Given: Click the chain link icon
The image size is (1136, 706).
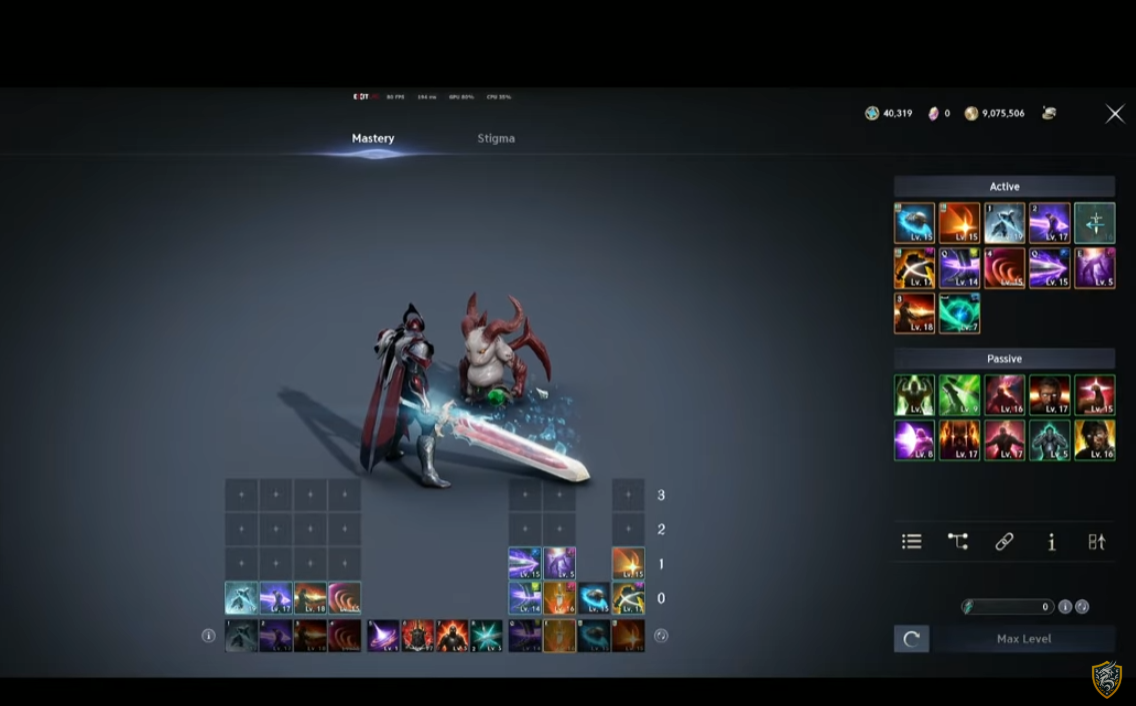Looking at the screenshot, I should click(1004, 541).
